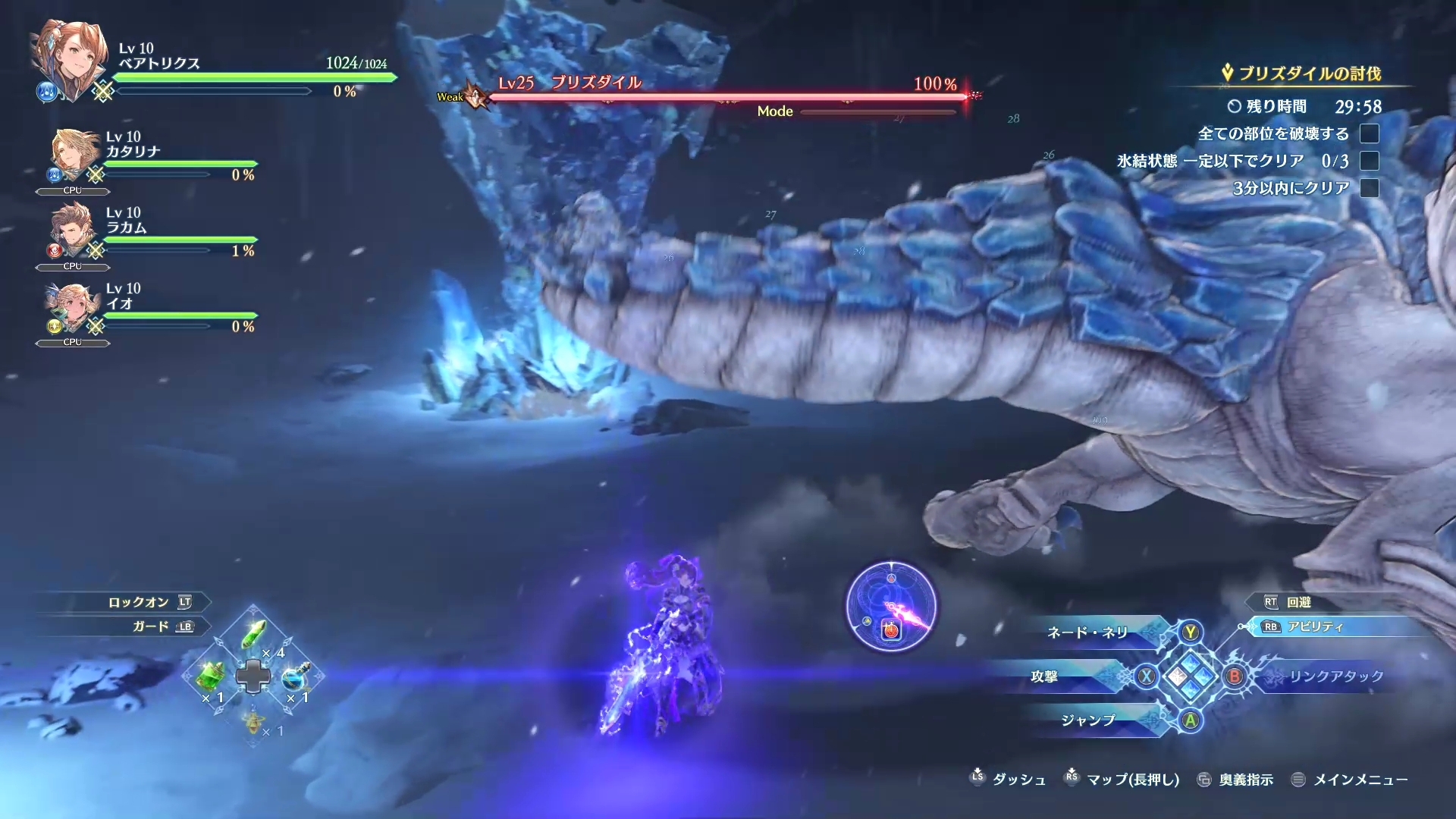
Task: Click the Weak icon beside the boss name
Action: 475,97
